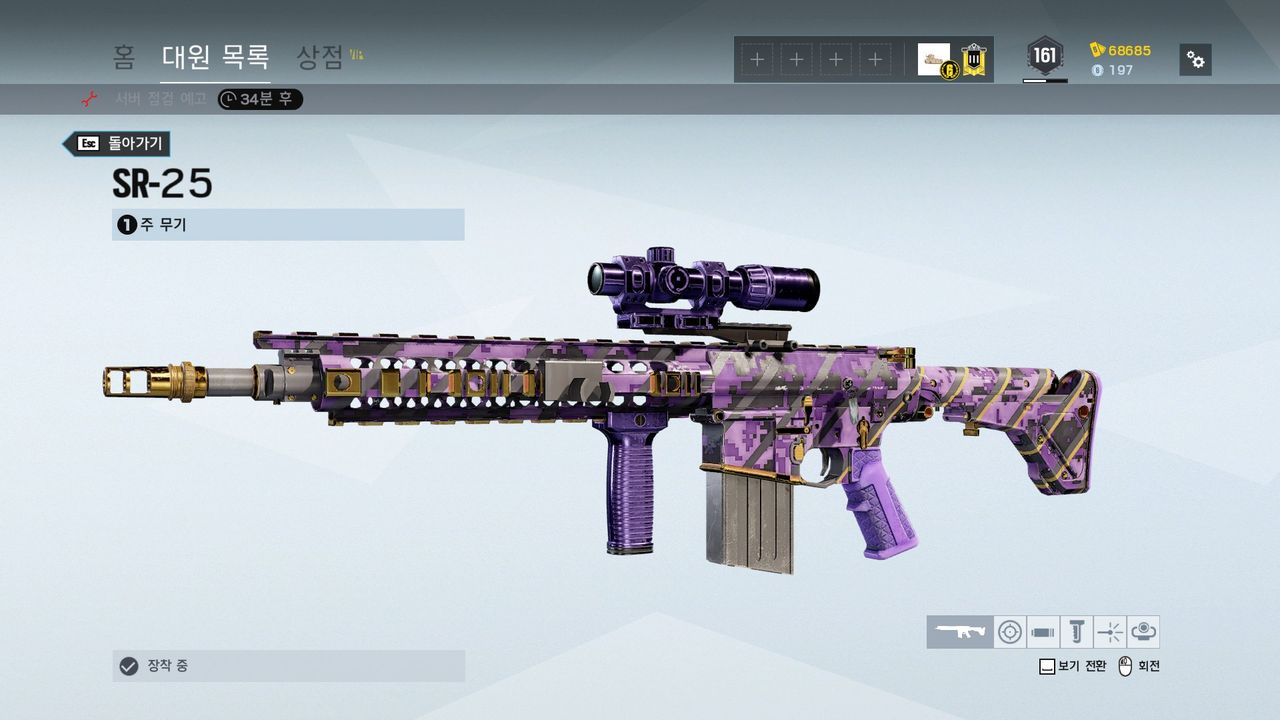
Task: Select the scope sight attachment icon
Action: [x=1010, y=632]
